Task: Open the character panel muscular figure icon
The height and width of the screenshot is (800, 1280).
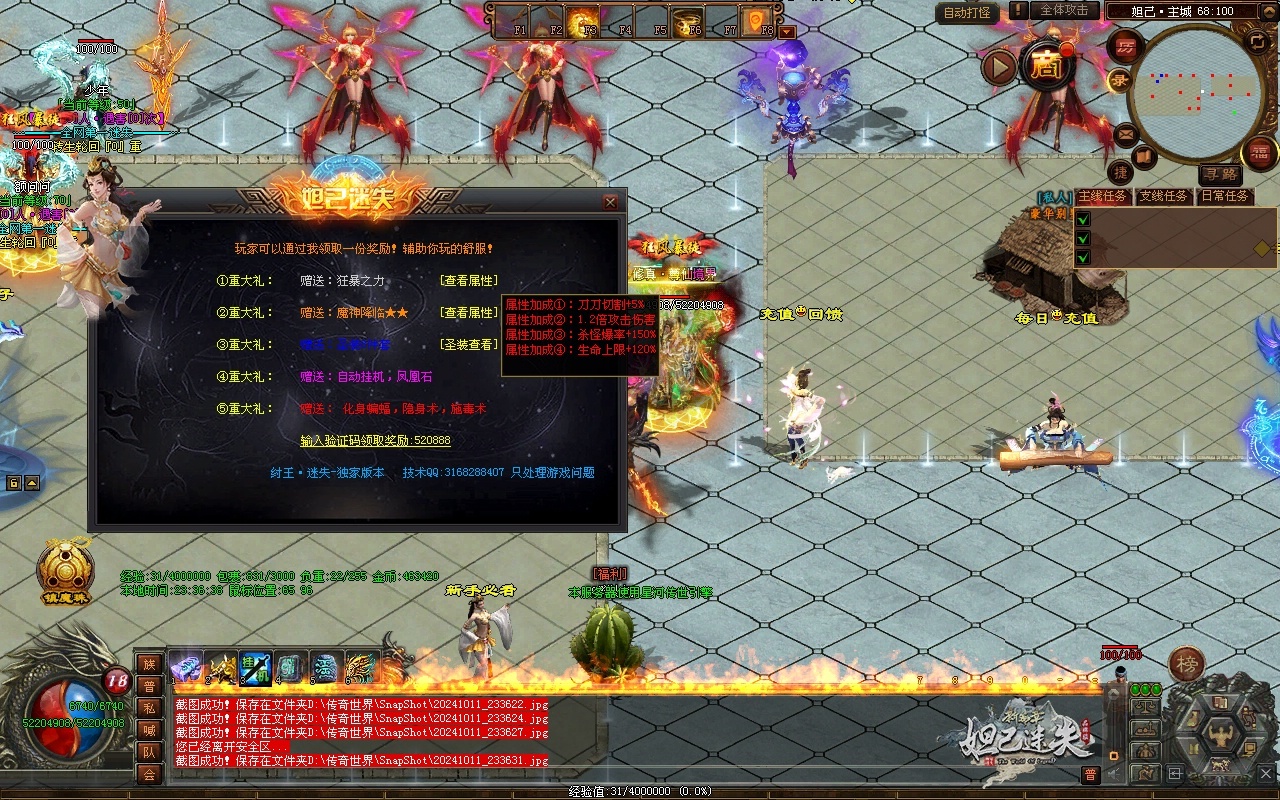Action: pyautogui.click(x=1219, y=736)
